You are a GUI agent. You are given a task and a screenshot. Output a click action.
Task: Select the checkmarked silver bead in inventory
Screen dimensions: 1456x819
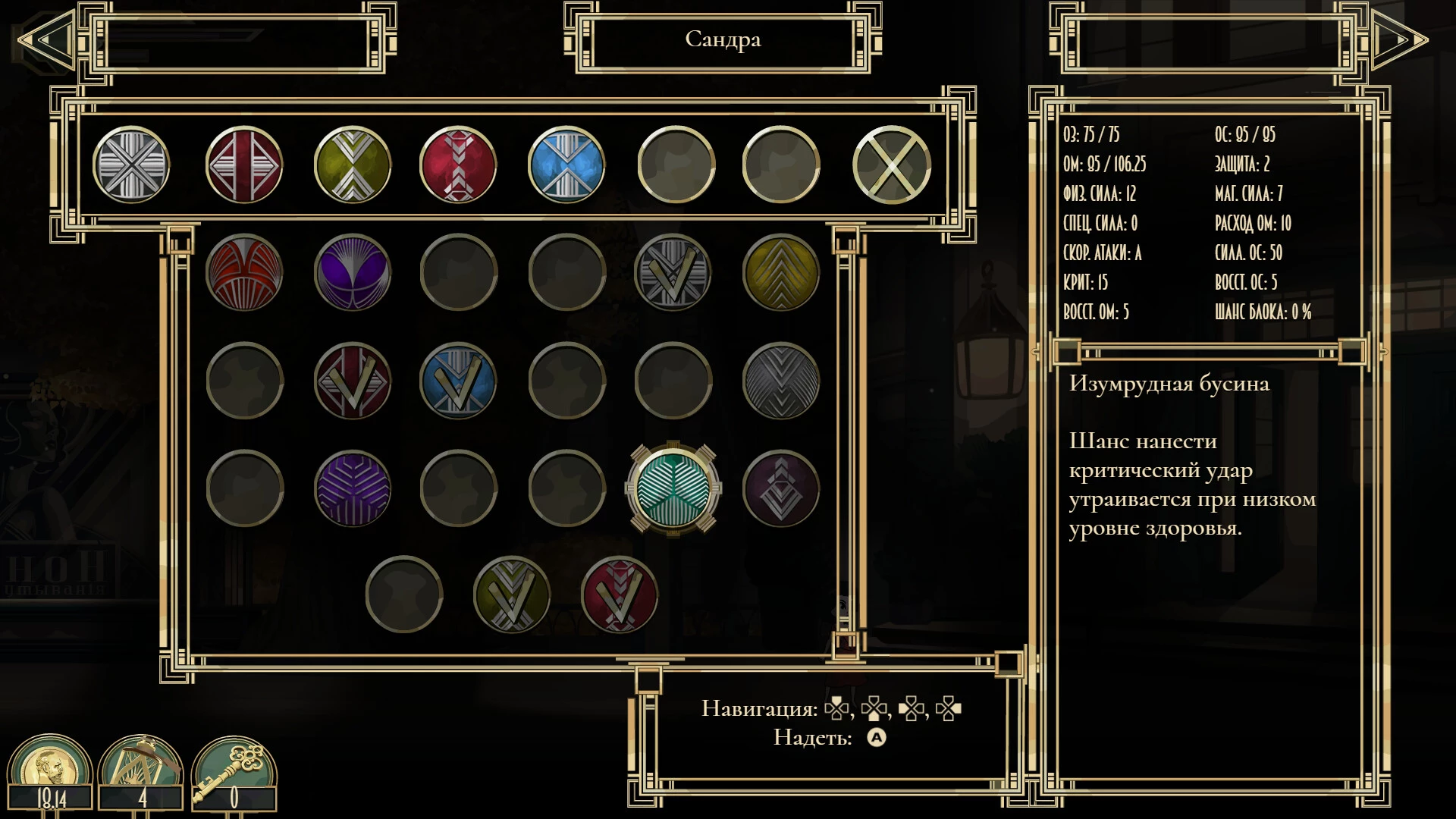(673, 272)
